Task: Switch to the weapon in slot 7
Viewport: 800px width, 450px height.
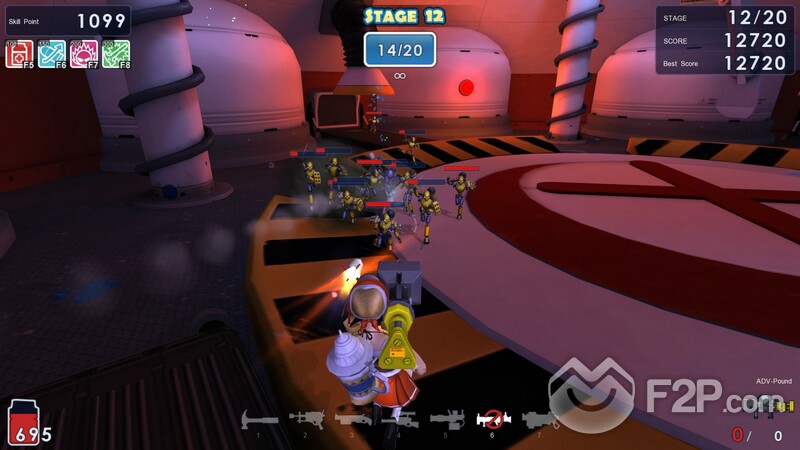Action: (539, 419)
